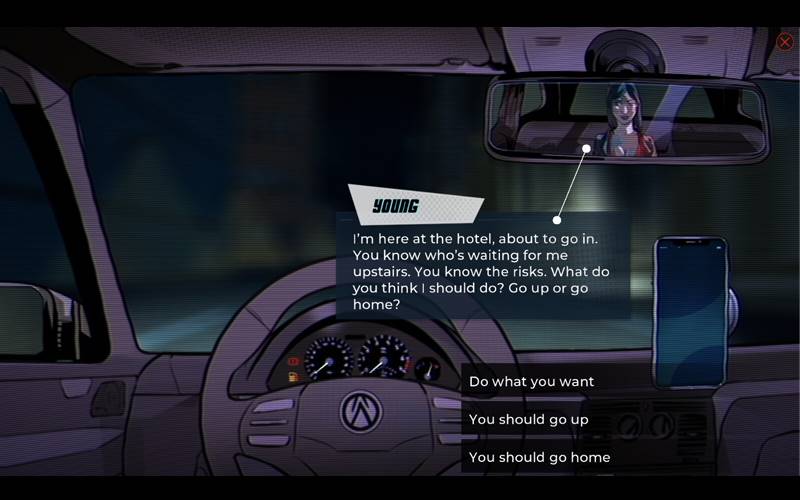Close the scene with the red X button
The height and width of the screenshot is (500, 800).
785,42
